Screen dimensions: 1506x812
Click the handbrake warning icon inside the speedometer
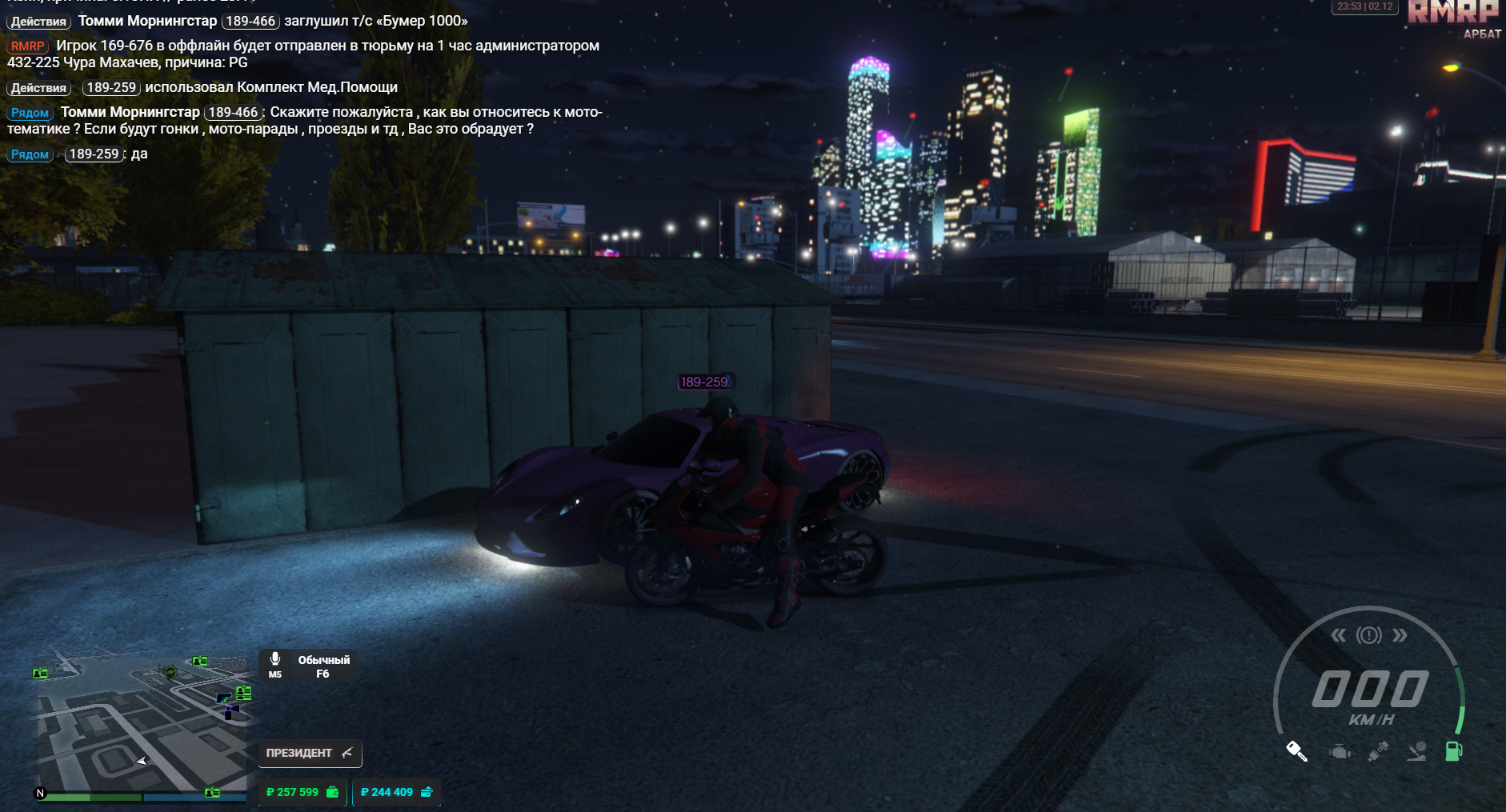point(1369,635)
